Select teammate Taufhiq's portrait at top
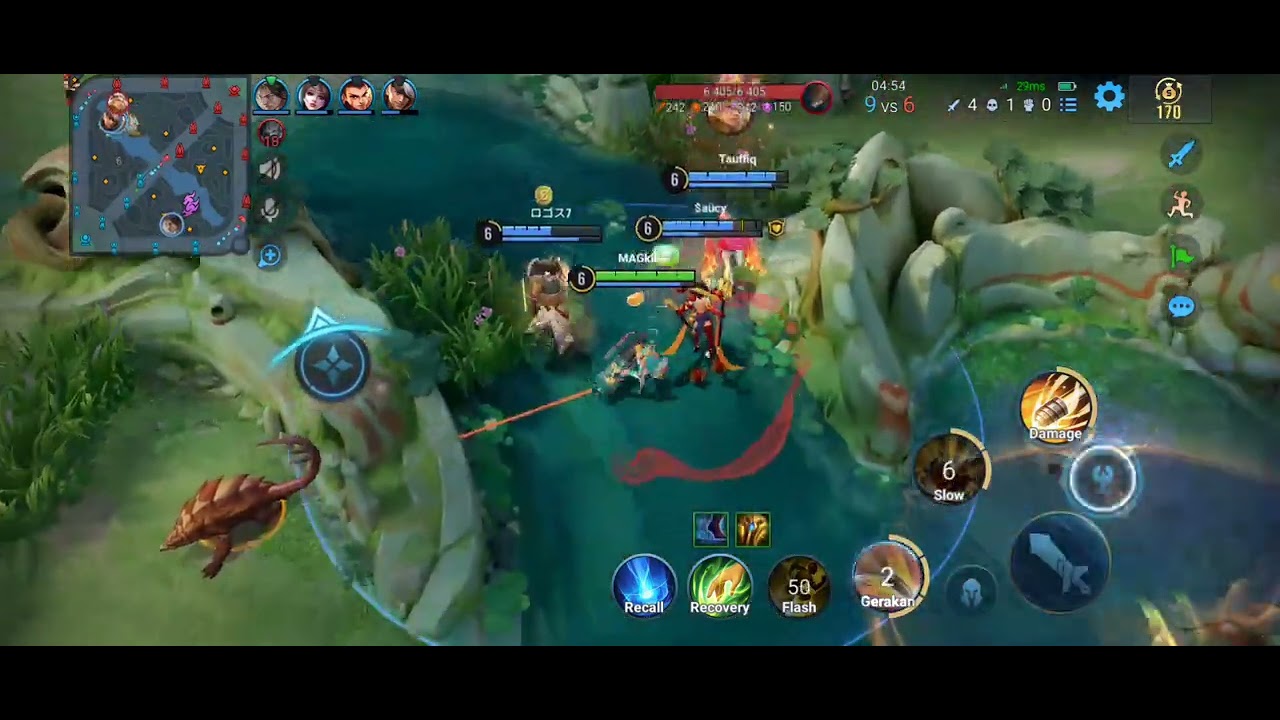Viewport: 1280px width, 720px height. point(270,95)
